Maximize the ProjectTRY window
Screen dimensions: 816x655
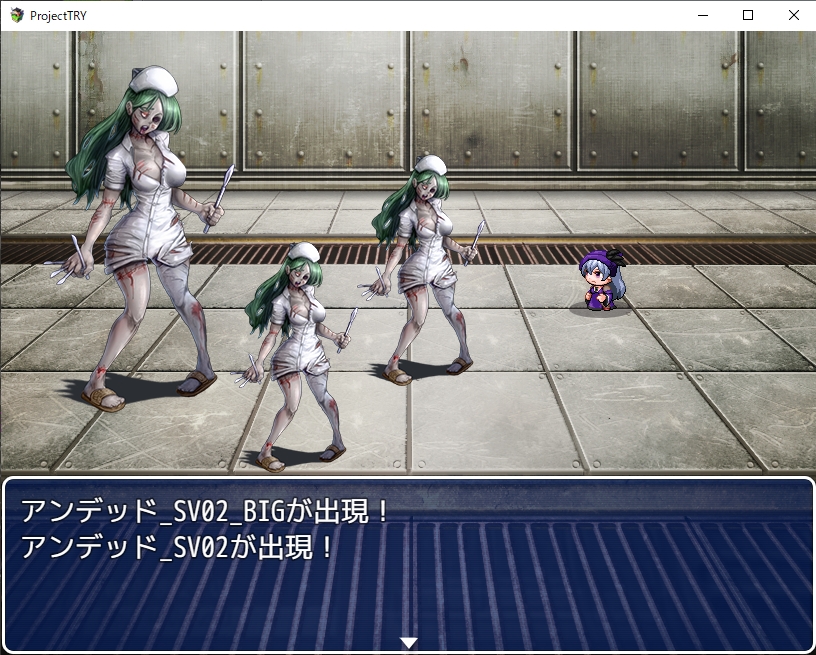point(747,15)
